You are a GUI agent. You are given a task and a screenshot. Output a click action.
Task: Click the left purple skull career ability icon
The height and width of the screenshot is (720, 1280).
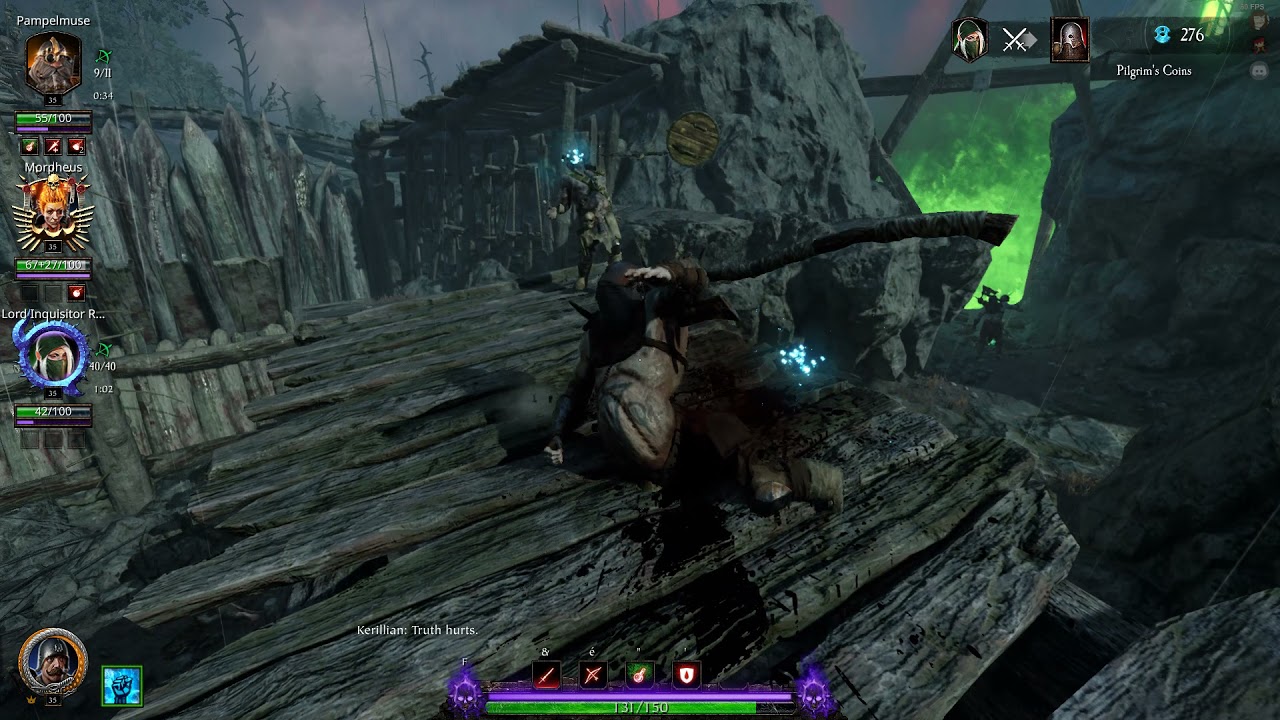465,691
